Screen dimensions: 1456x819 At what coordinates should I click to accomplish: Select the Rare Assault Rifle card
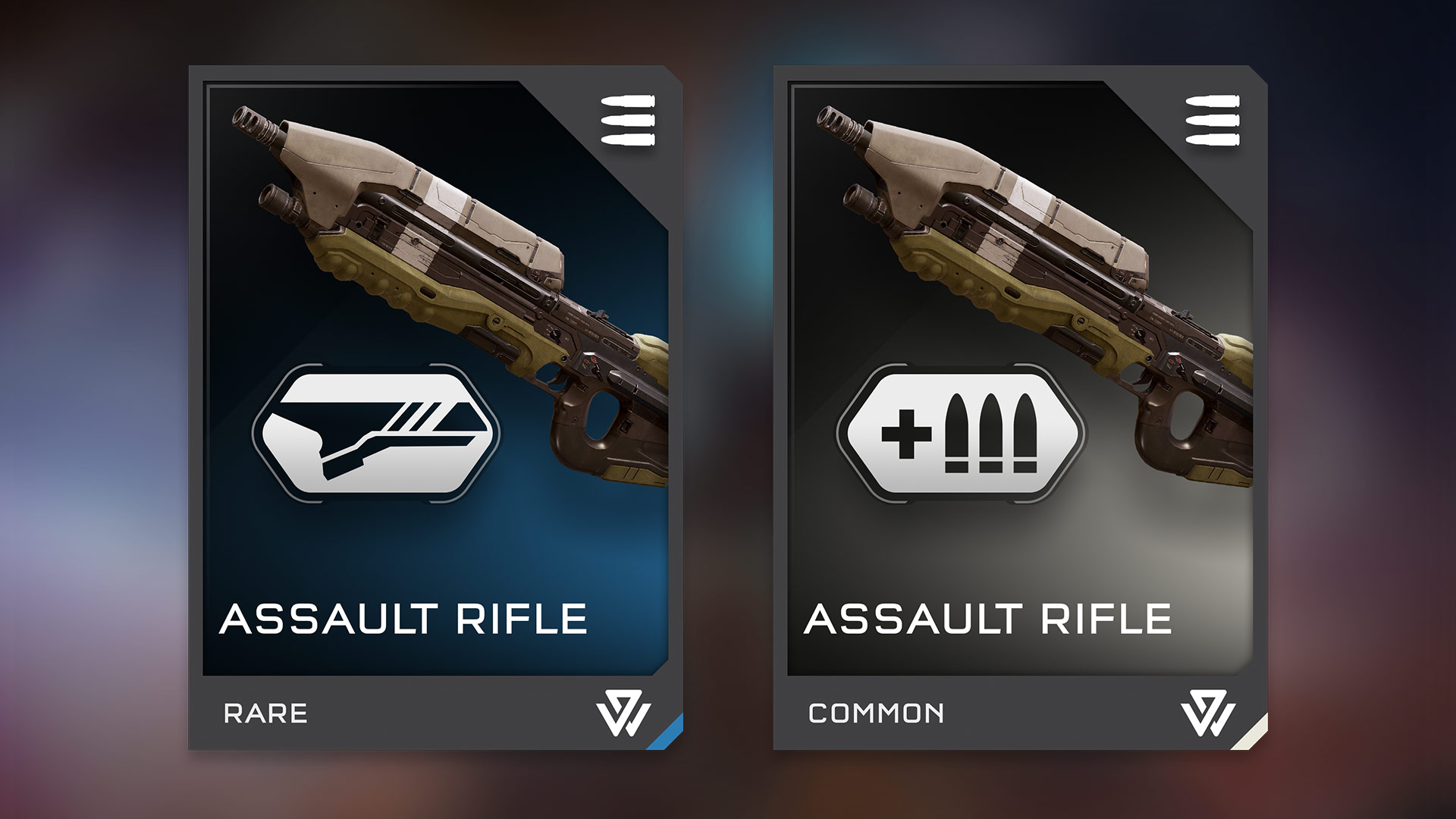point(435,408)
